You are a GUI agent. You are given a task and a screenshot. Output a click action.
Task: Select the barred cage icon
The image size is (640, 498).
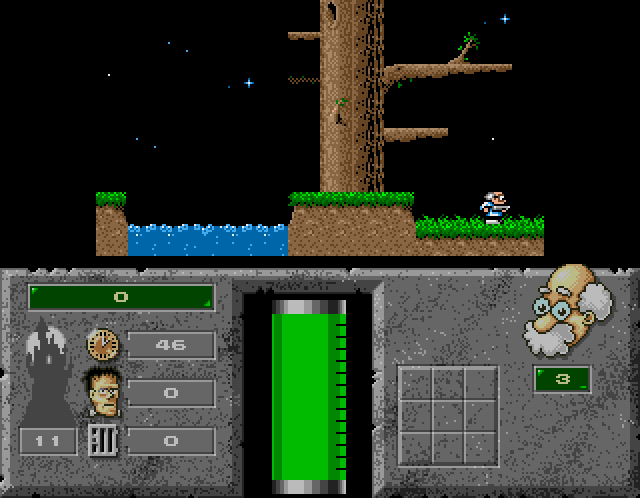pos(102,440)
